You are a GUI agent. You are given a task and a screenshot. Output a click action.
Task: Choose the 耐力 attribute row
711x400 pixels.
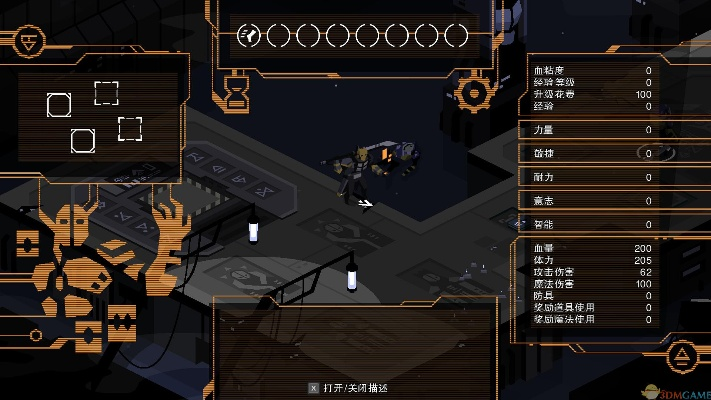592,177
